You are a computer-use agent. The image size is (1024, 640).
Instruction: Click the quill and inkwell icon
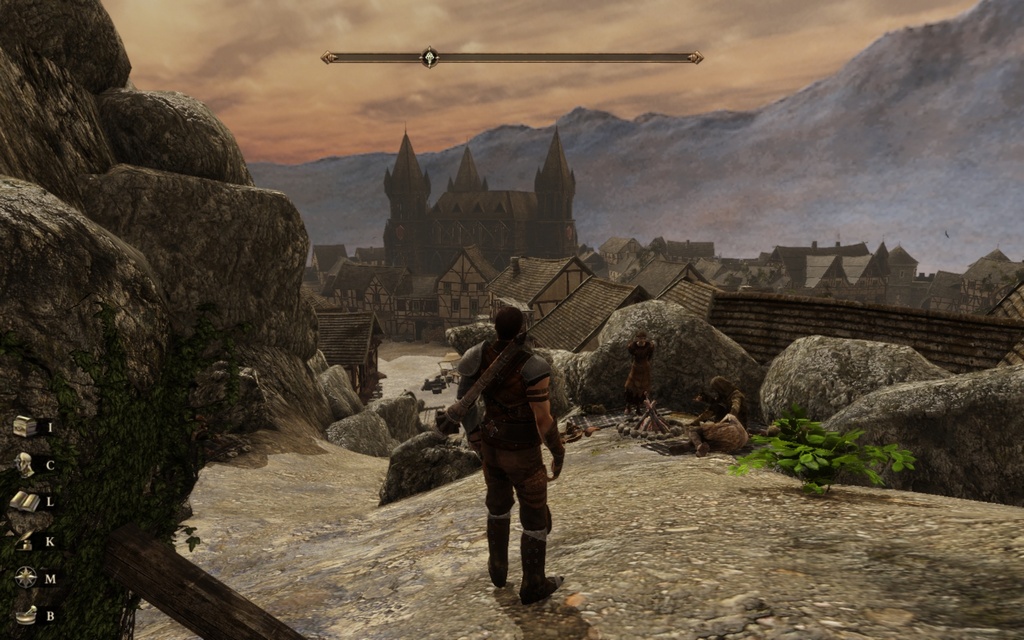point(24,540)
